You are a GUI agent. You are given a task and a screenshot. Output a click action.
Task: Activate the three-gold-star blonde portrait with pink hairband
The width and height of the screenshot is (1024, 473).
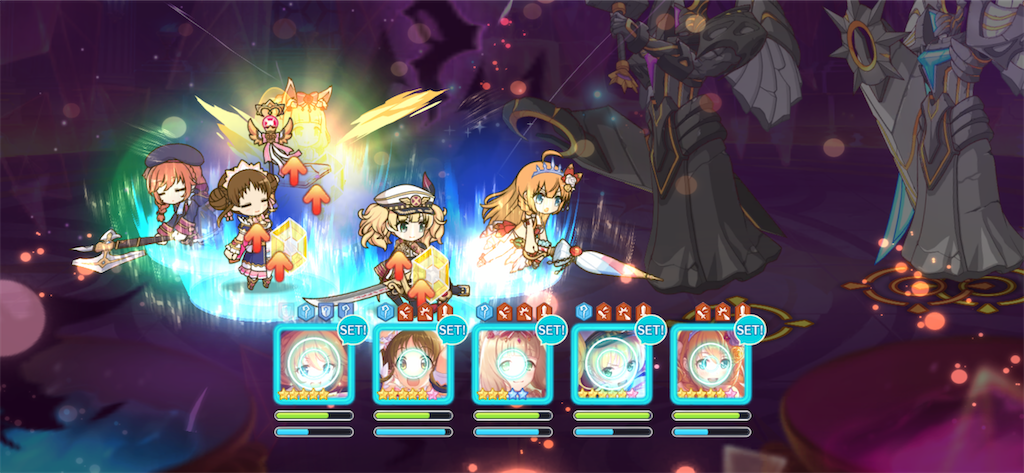click(510, 364)
